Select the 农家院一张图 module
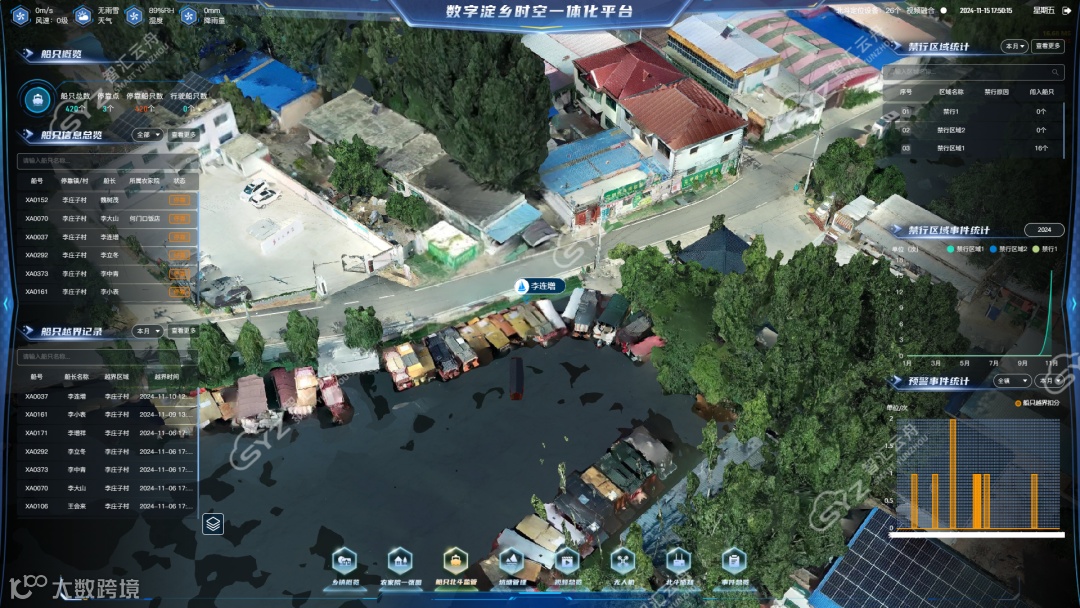 tap(400, 562)
